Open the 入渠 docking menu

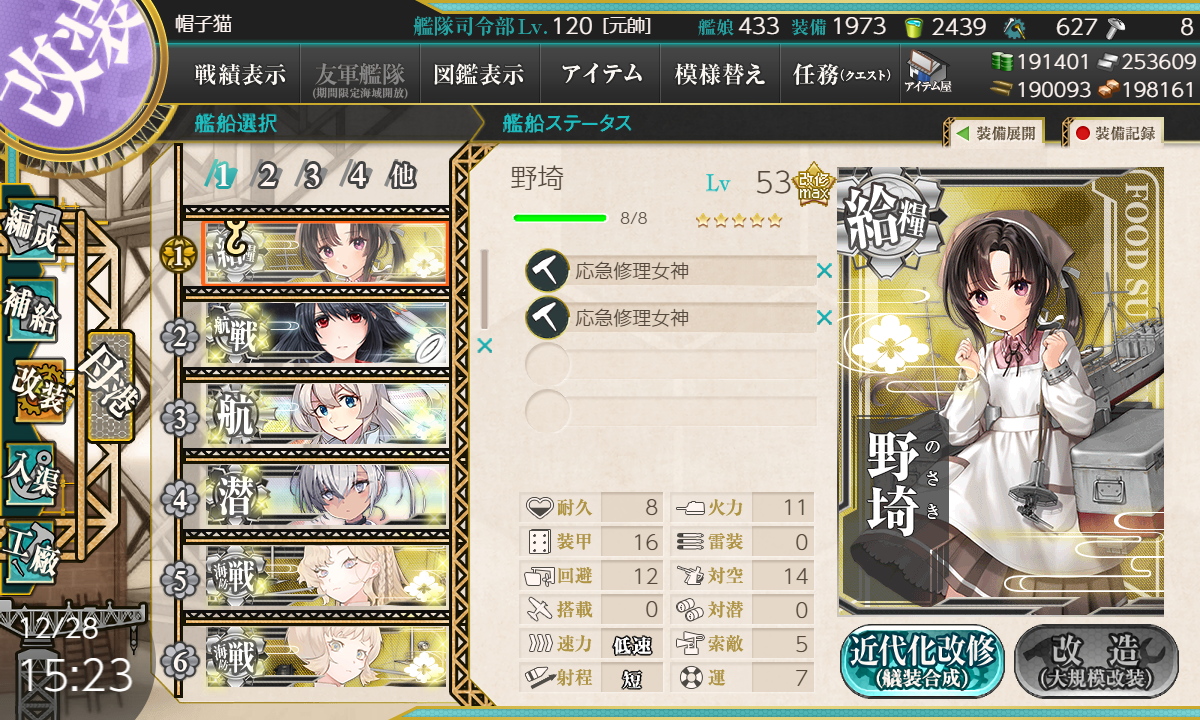pyautogui.click(x=32, y=472)
